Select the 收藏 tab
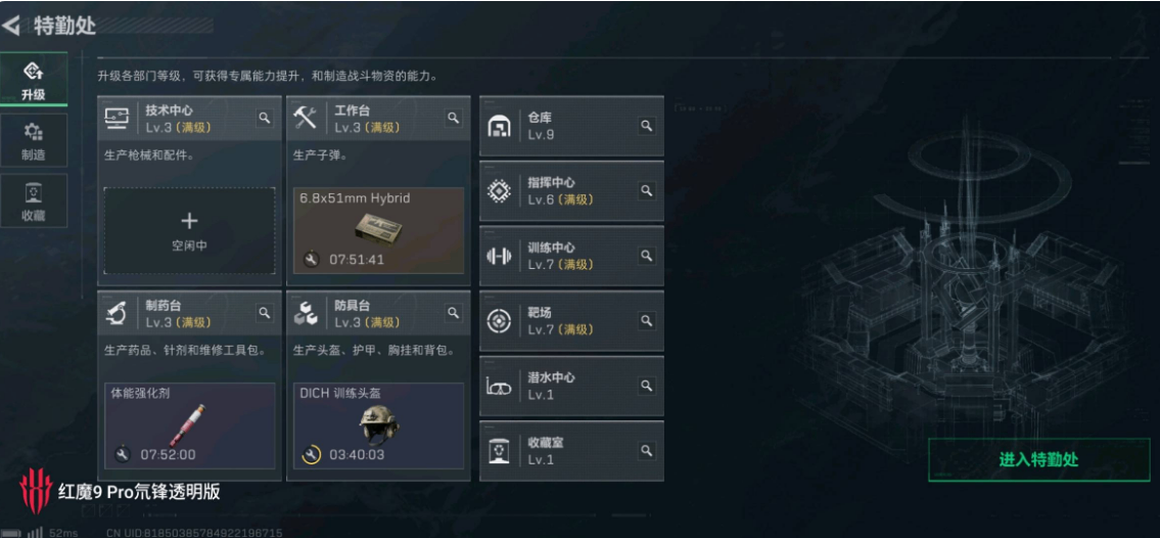This screenshot has height=538, width=1160. (33, 200)
